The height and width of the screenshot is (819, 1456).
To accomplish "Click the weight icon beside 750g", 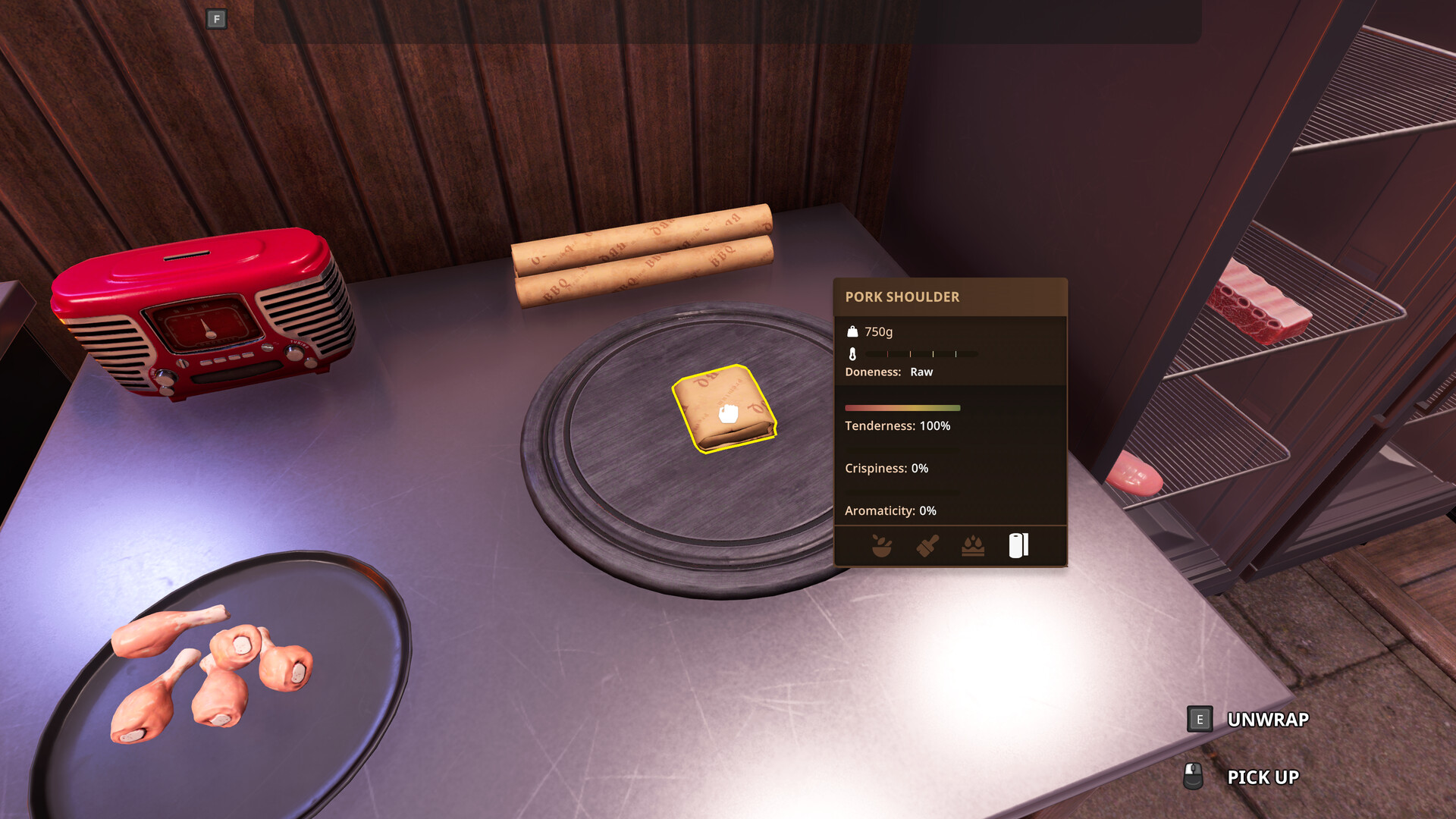I will 852,331.
